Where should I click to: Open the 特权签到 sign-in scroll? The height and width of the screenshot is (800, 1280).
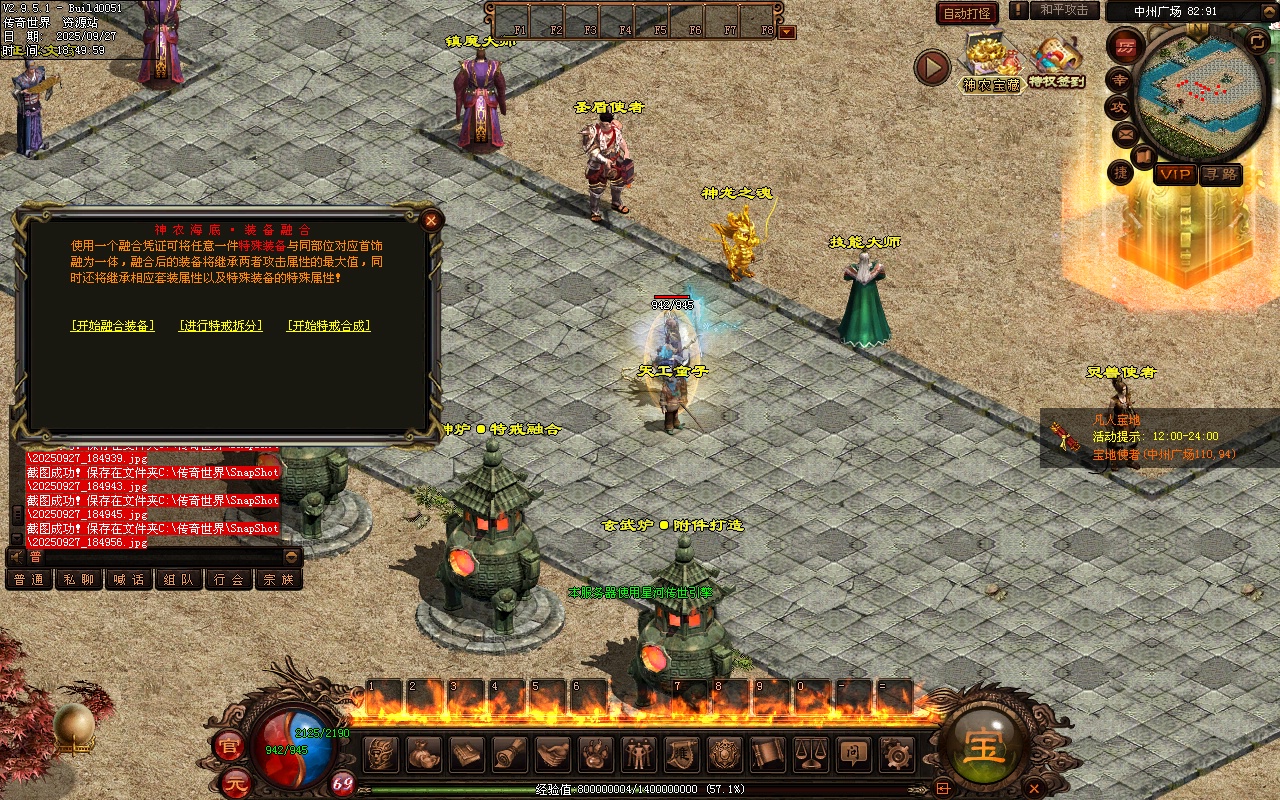(x=1056, y=60)
